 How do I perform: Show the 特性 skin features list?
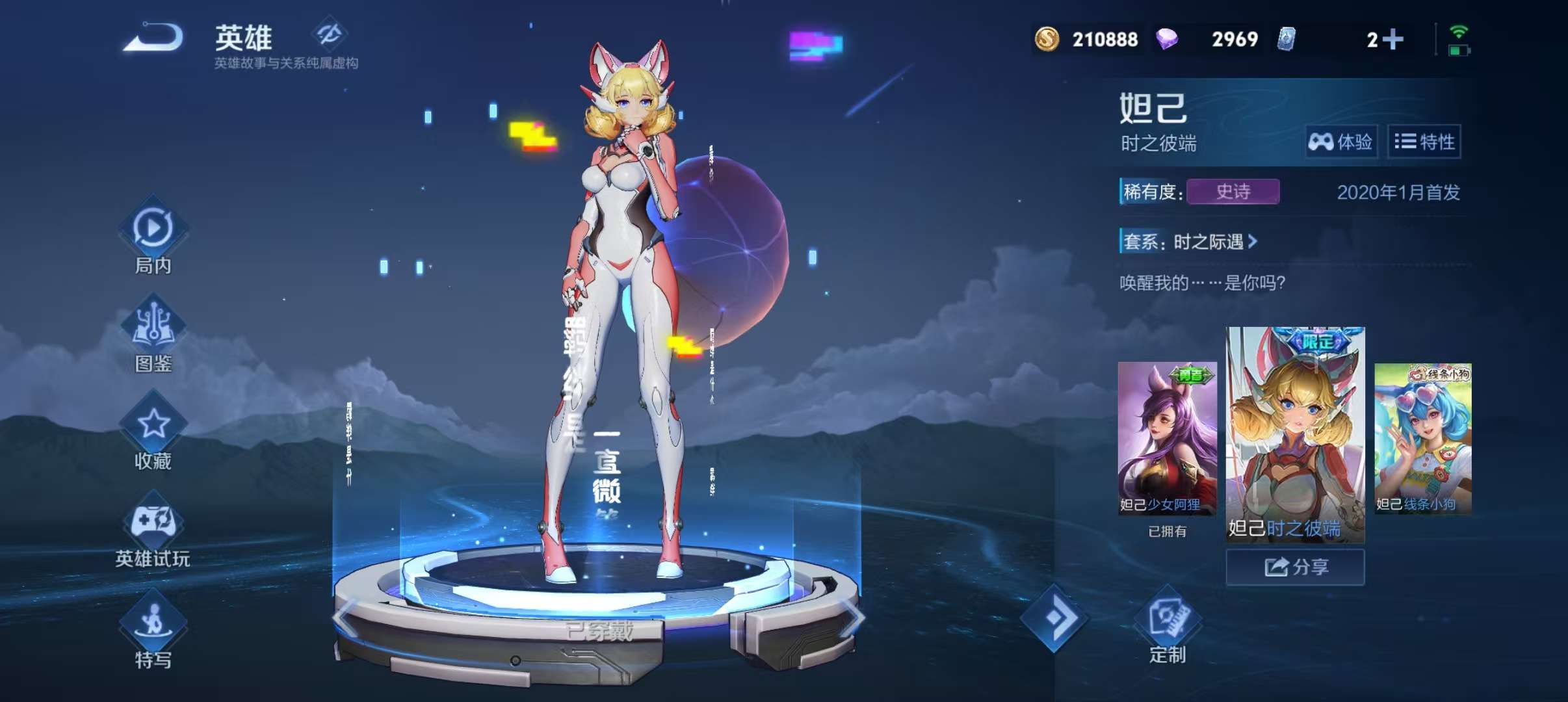pyautogui.click(x=1424, y=142)
